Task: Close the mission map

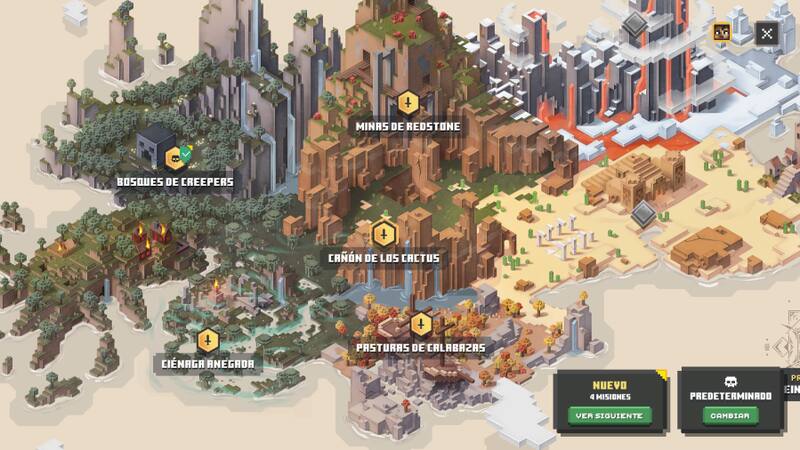Action: point(766,33)
